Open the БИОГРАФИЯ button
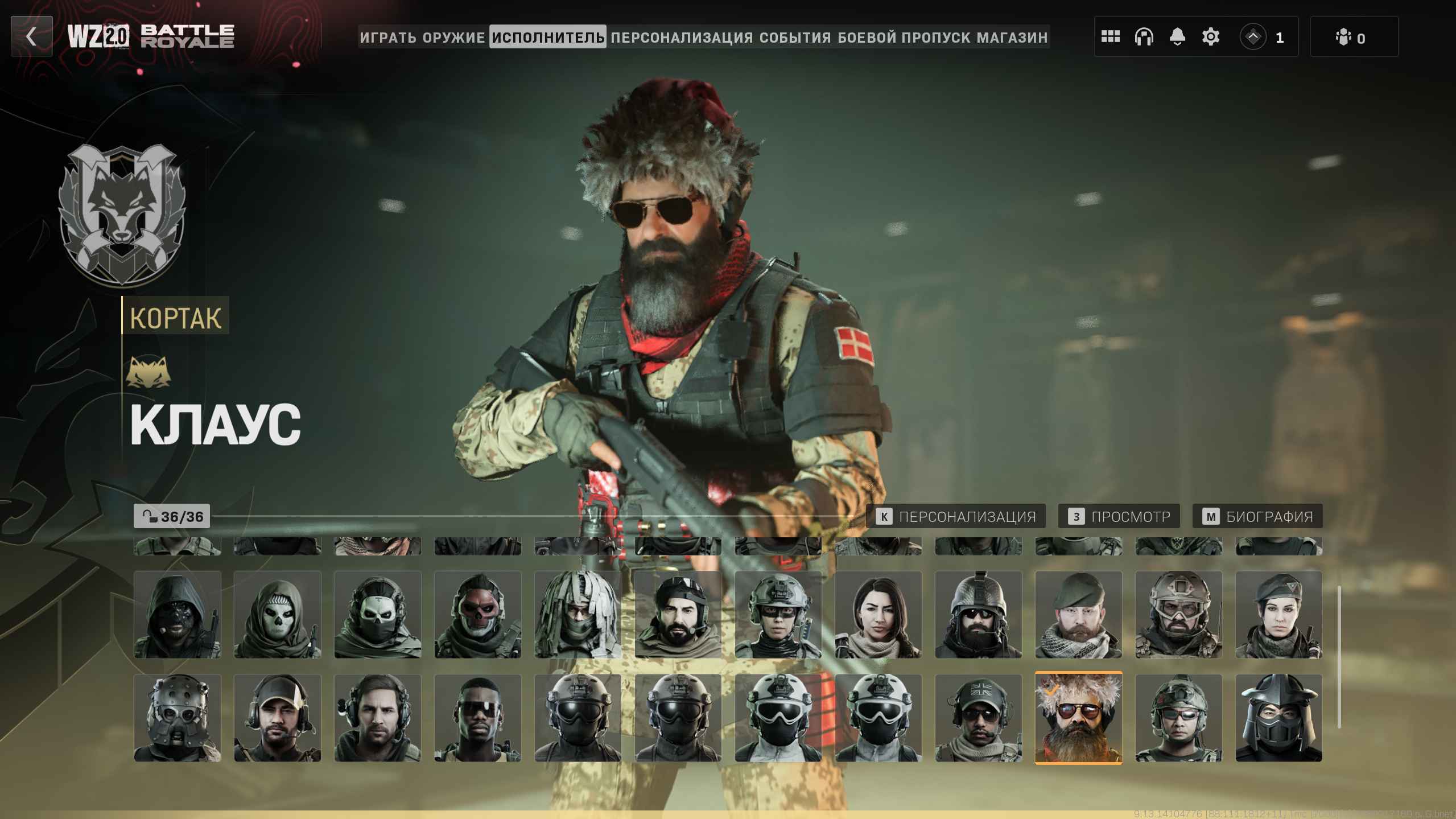The image size is (1456, 819). click(x=1257, y=516)
